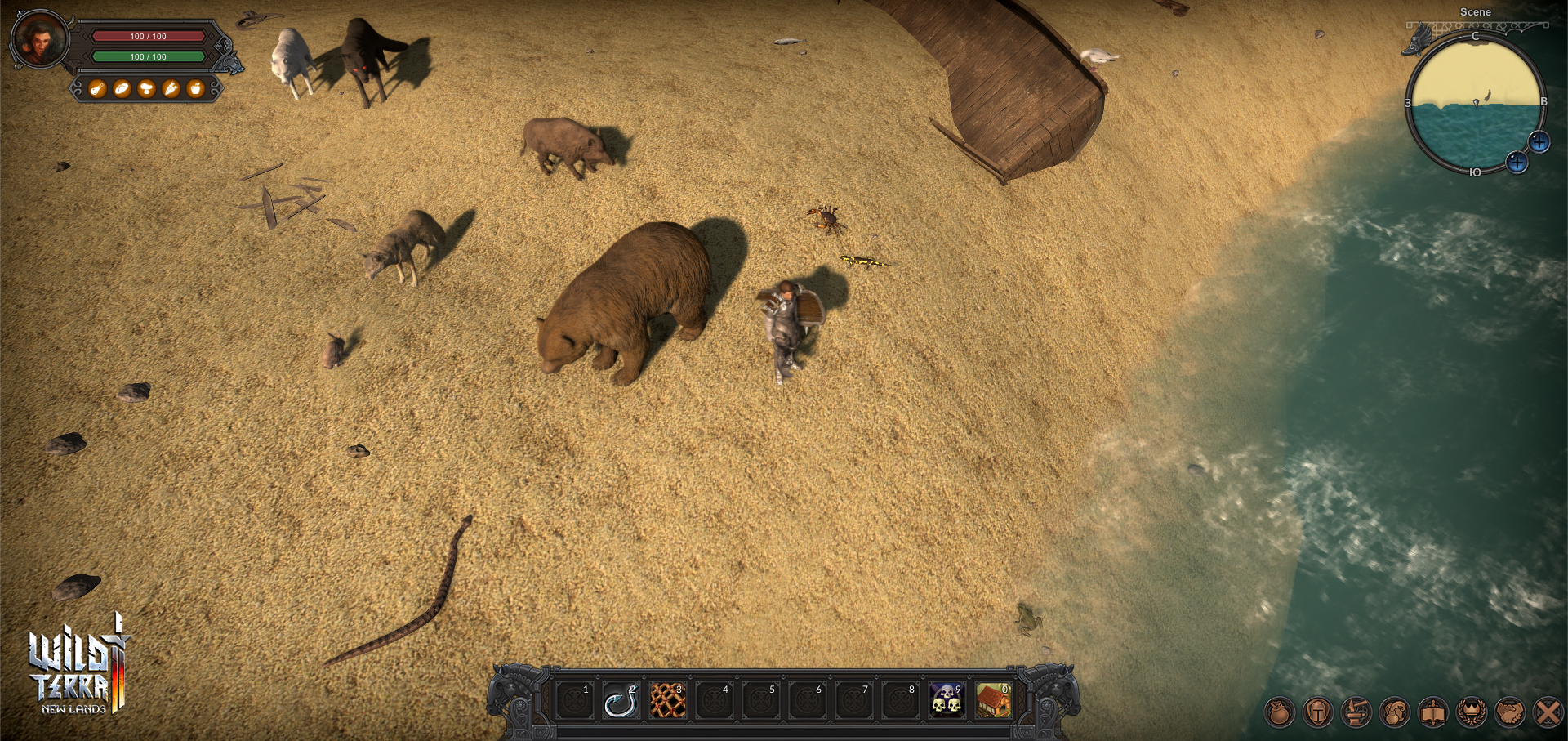
Task: Open the house building hotbar slot
Action: [x=993, y=701]
